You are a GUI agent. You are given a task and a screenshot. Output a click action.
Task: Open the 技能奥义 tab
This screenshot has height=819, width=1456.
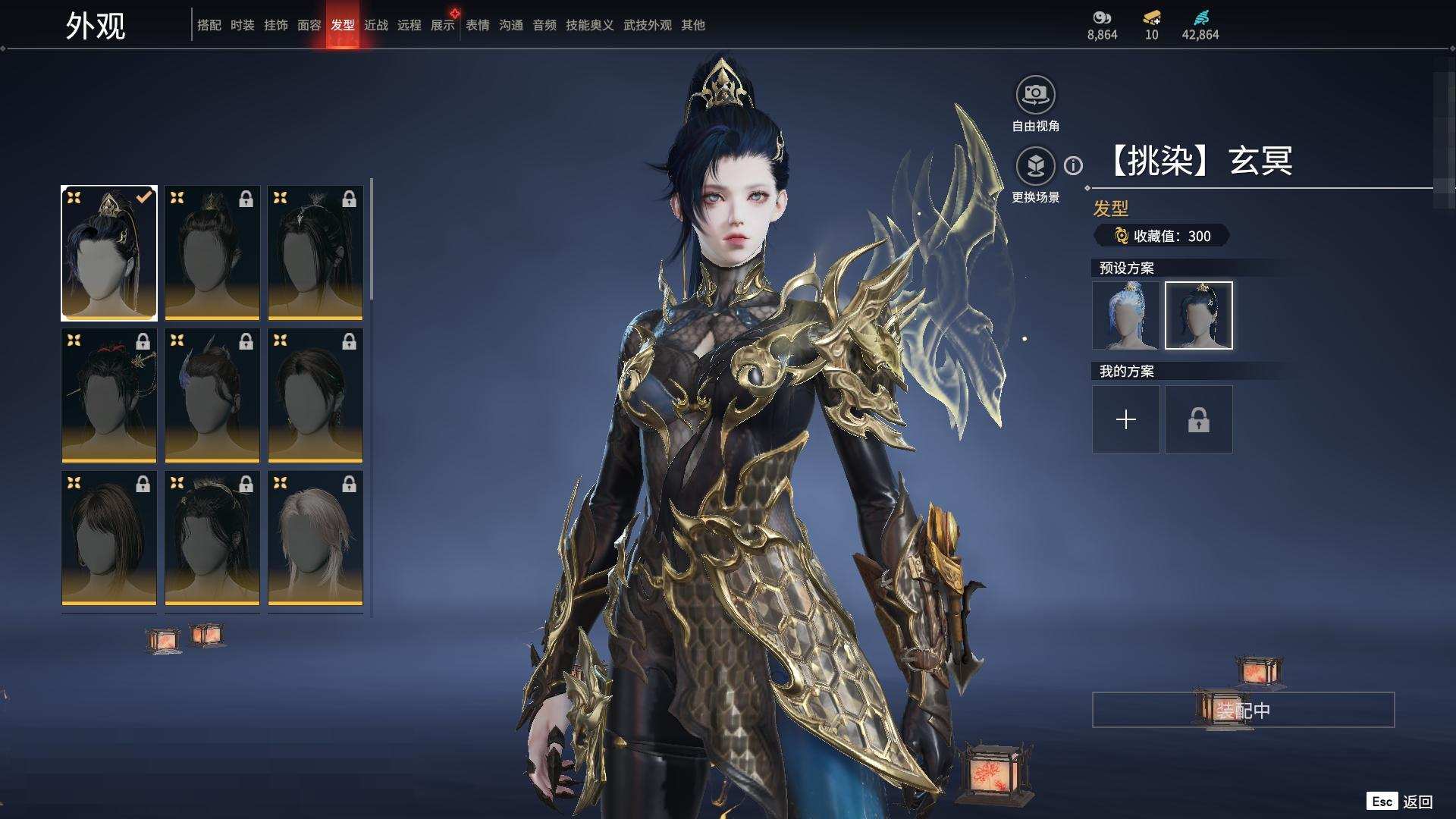pos(589,25)
